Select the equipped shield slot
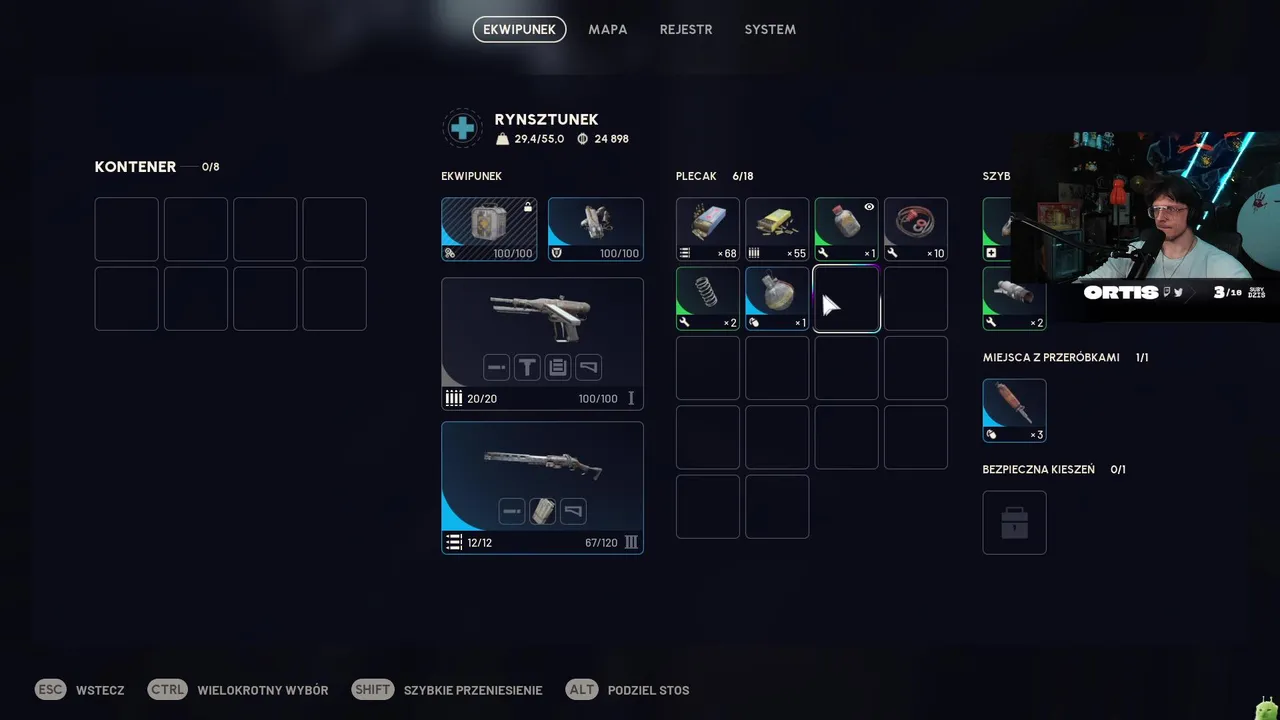Screen dimensions: 1280x720 pyautogui.click(x=595, y=229)
